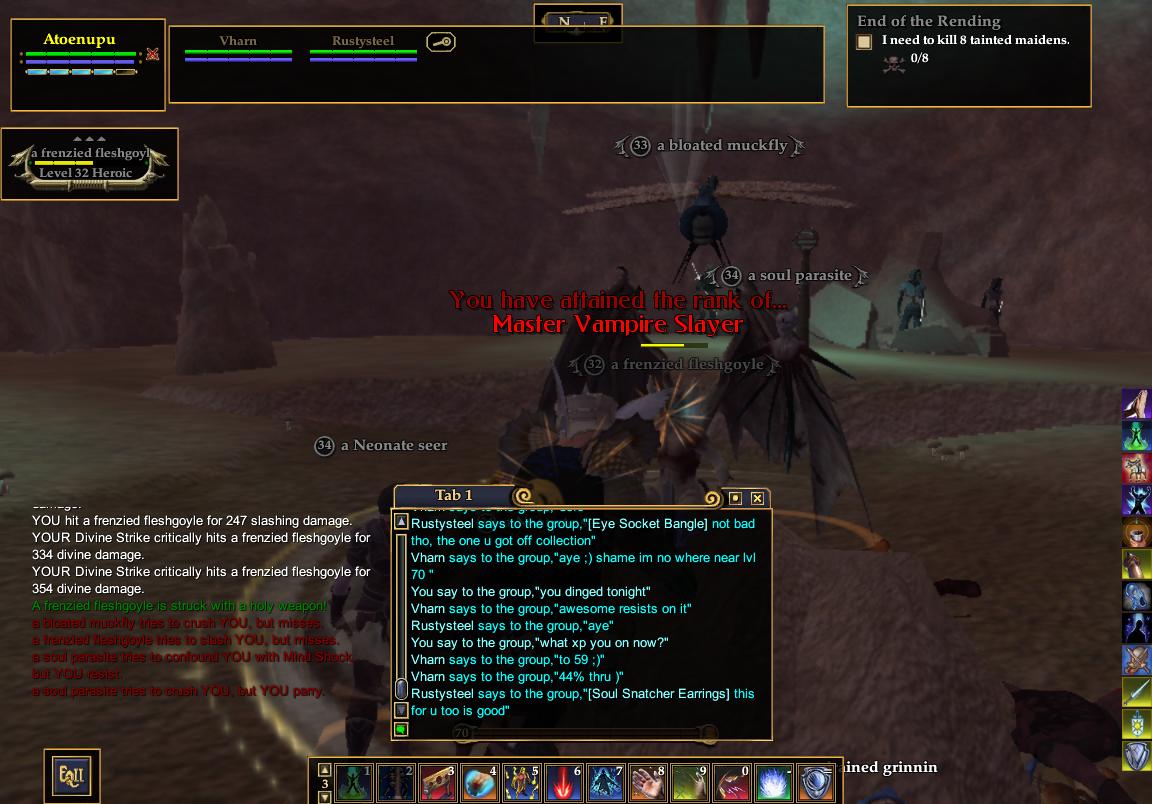The height and width of the screenshot is (804, 1152).
Task: Switch to chat Tab 1
Action: click(454, 495)
